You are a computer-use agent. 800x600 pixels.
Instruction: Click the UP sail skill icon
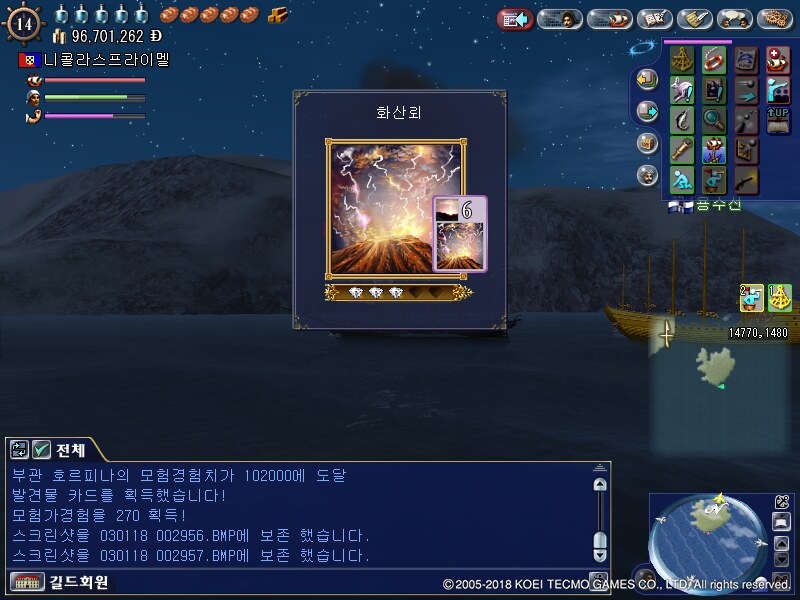pyautogui.click(x=777, y=121)
